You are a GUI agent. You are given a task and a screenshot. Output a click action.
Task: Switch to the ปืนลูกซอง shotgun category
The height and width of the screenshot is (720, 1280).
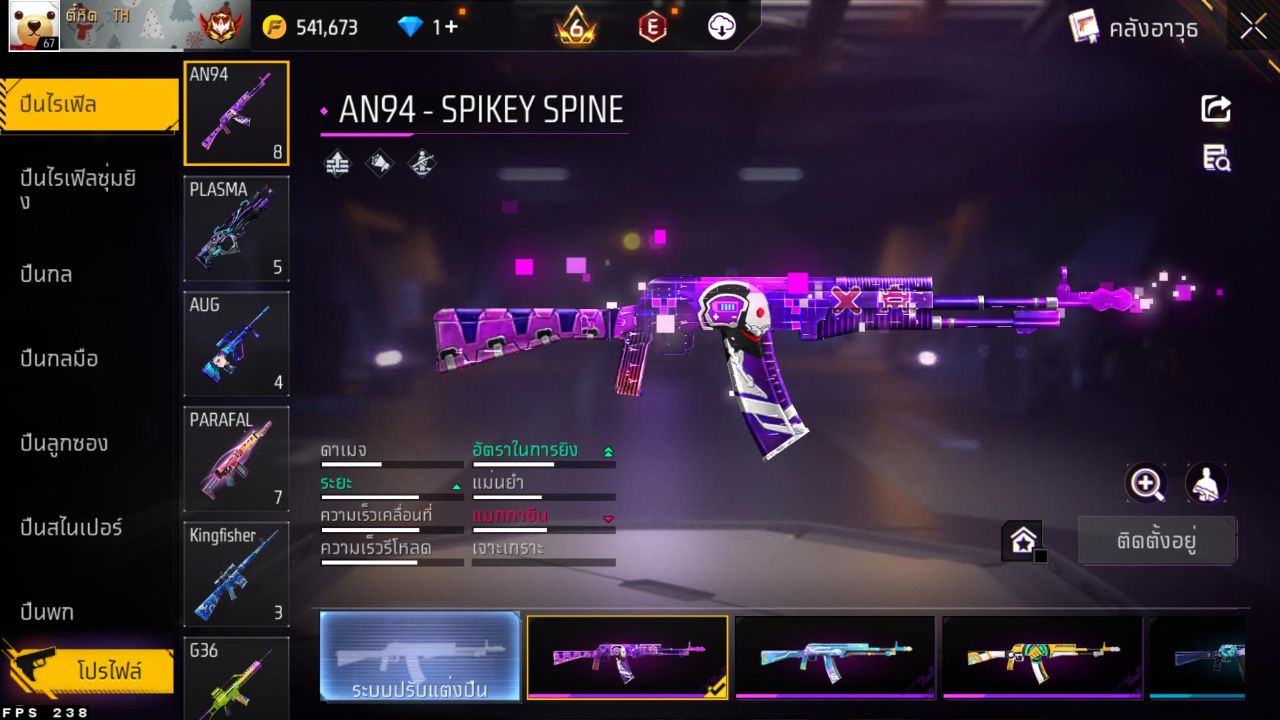point(66,443)
